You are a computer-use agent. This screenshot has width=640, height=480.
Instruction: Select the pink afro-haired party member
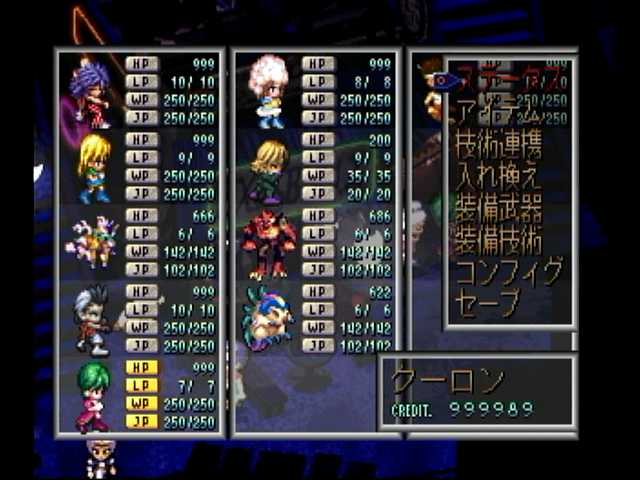(x=267, y=91)
